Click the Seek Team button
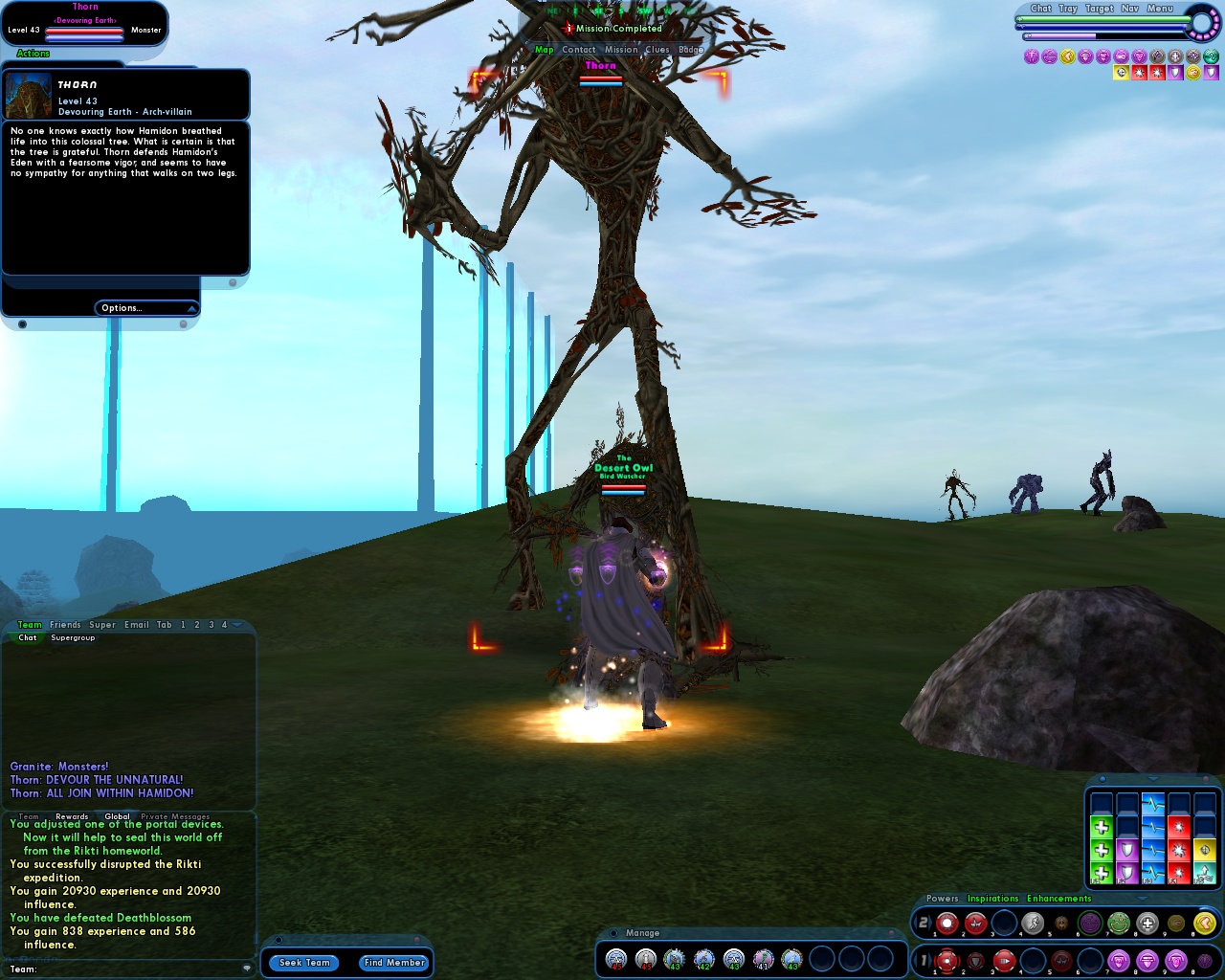Image resolution: width=1225 pixels, height=980 pixels. pos(303,963)
